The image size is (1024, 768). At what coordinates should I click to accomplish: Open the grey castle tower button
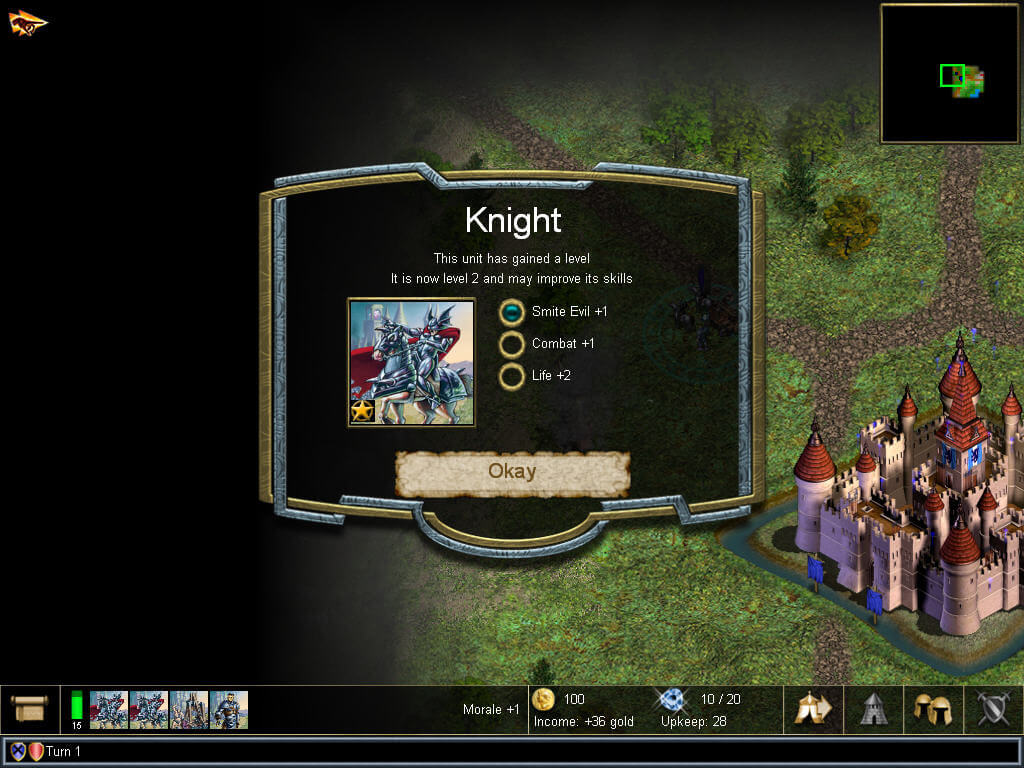(874, 709)
